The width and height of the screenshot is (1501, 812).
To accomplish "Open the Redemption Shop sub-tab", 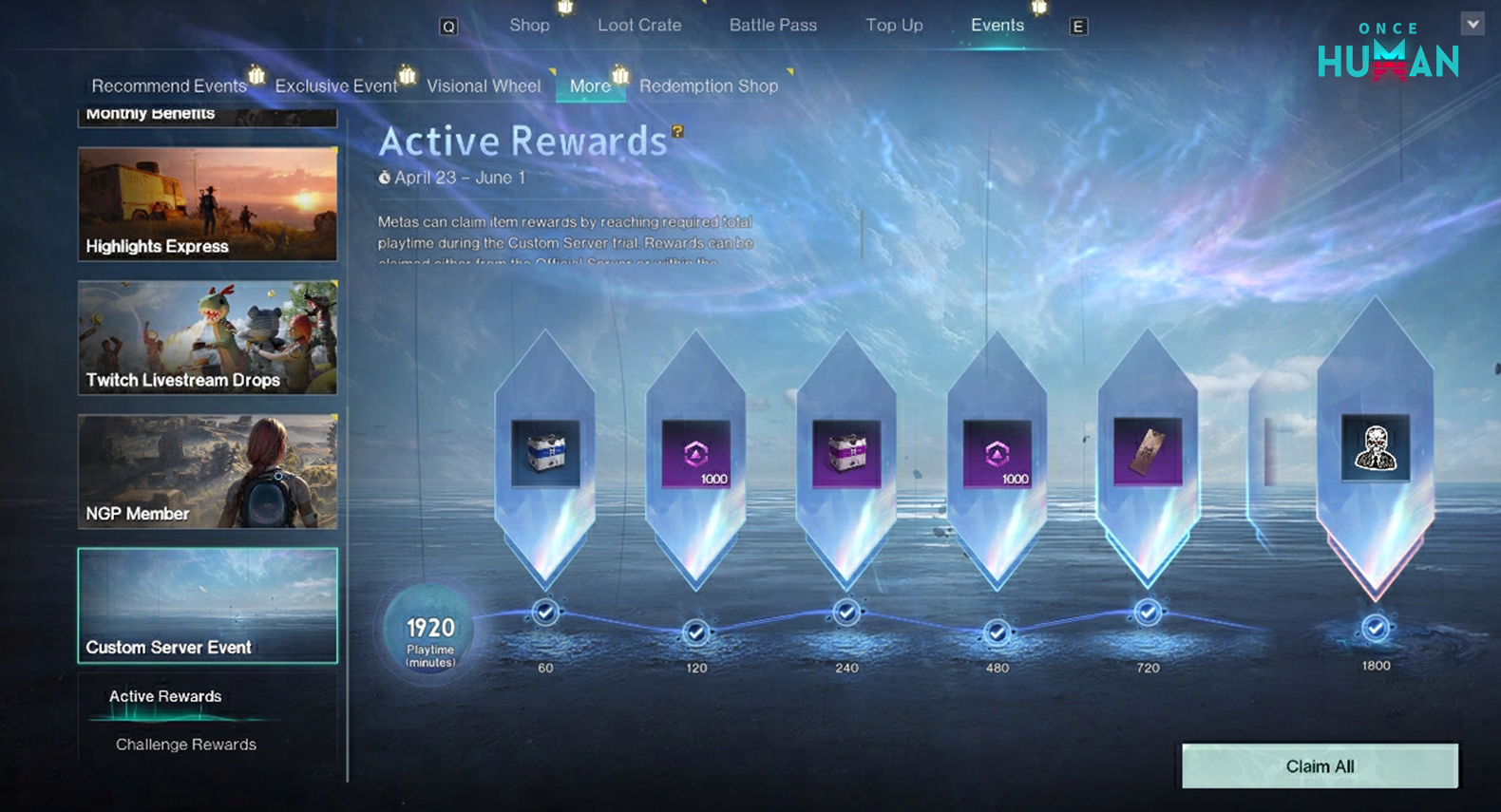I will [x=708, y=86].
